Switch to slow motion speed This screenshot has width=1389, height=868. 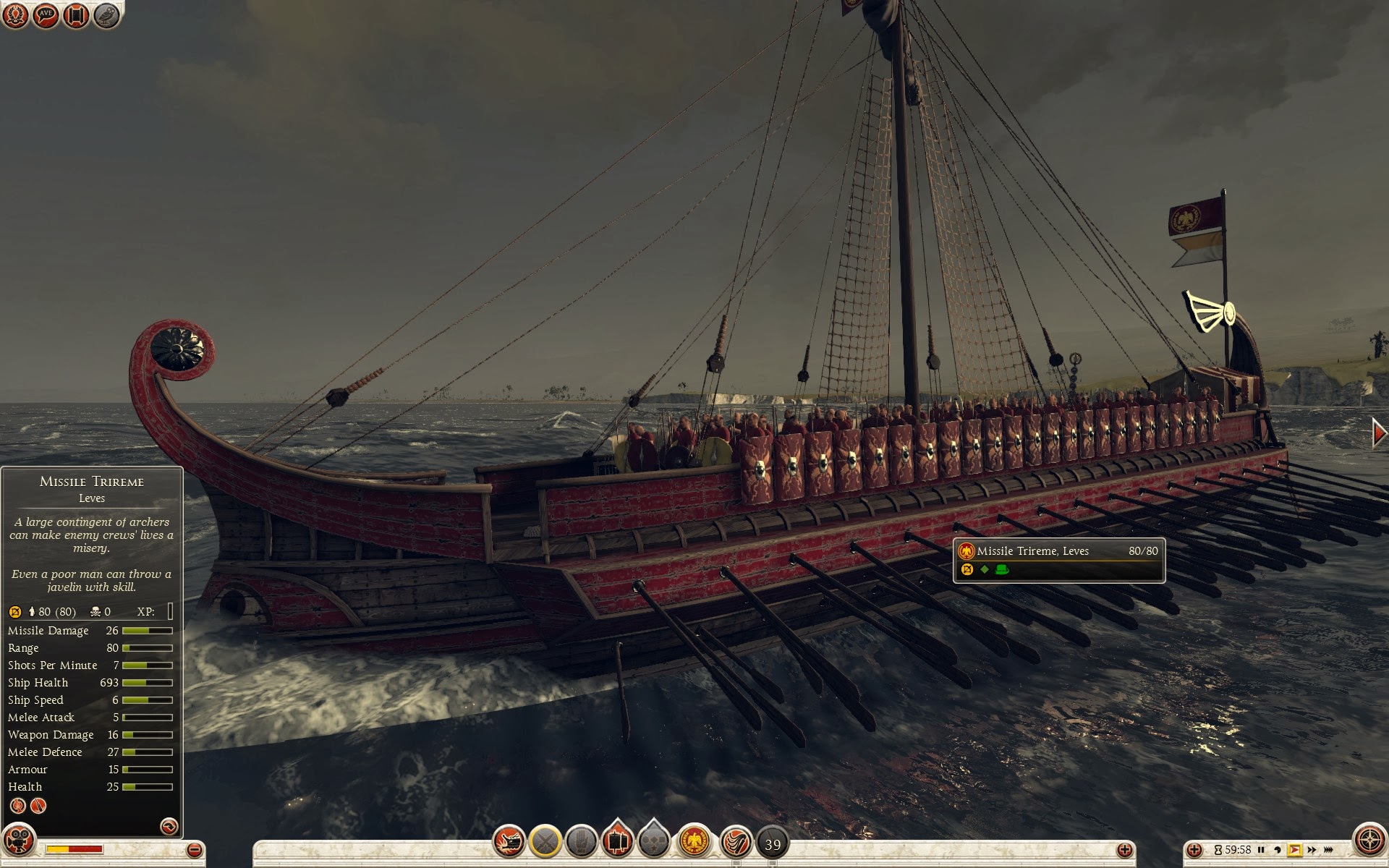pyautogui.click(x=1278, y=850)
